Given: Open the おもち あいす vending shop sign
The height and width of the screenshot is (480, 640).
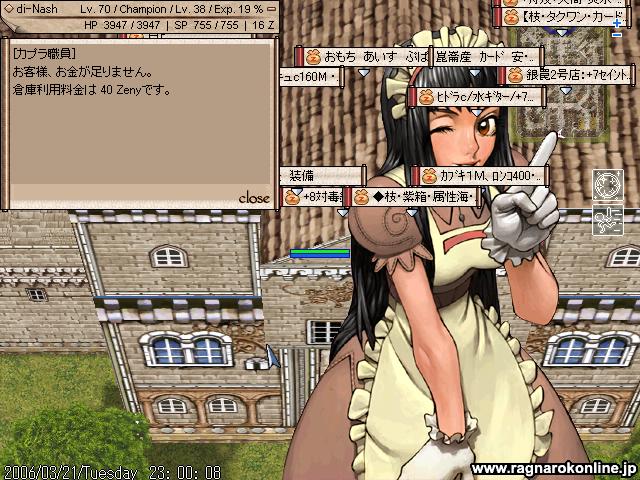Looking at the screenshot, I should (x=365, y=56).
